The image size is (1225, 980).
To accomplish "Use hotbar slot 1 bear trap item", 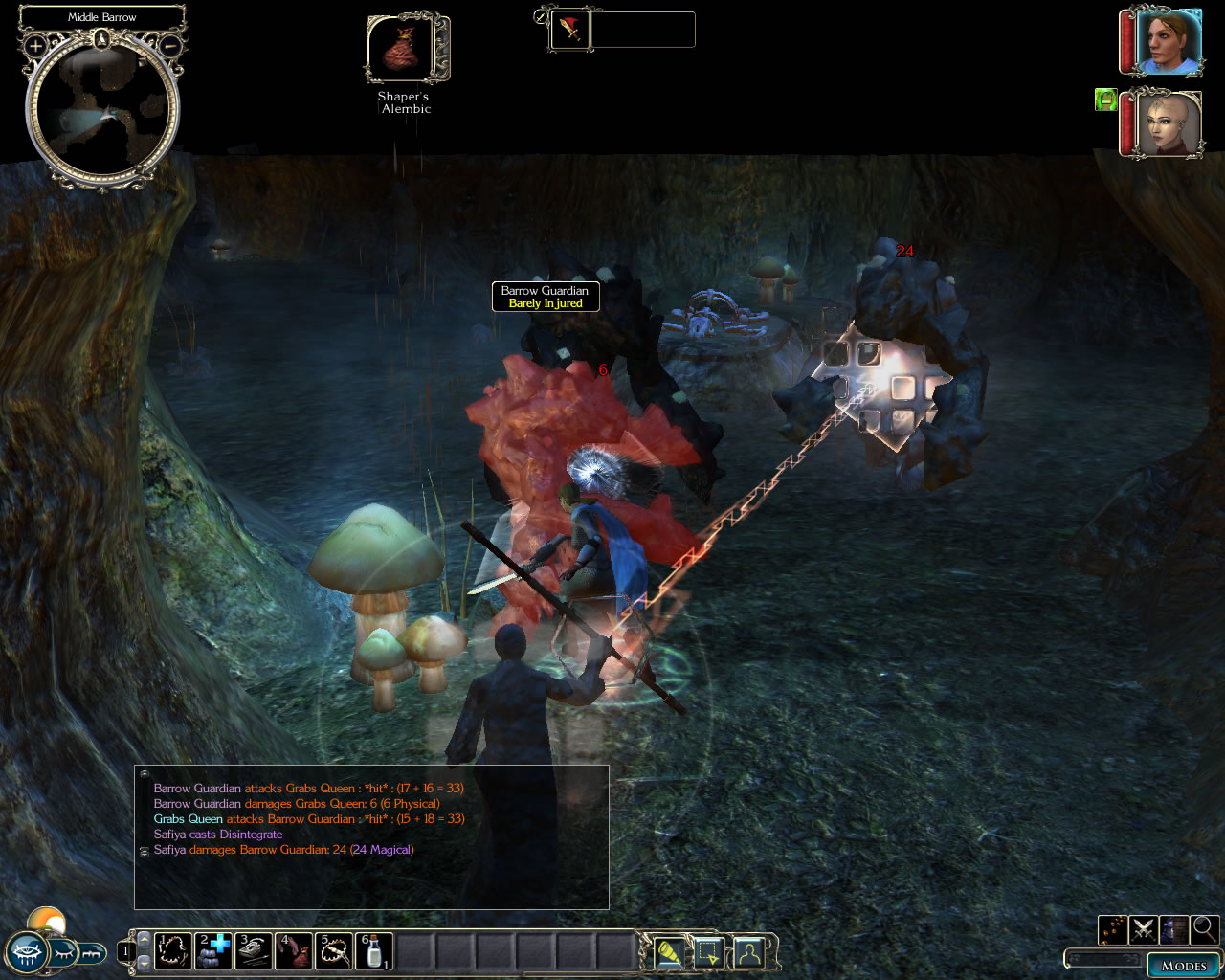I will point(173,951).
